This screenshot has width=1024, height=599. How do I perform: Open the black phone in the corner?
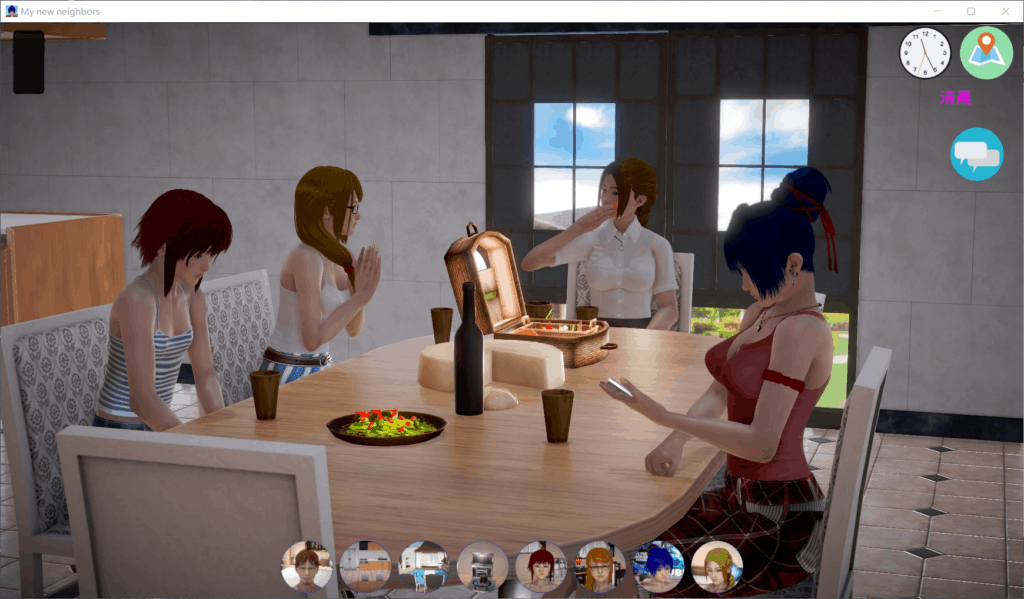pyautogui.click(x=28, y=62)
